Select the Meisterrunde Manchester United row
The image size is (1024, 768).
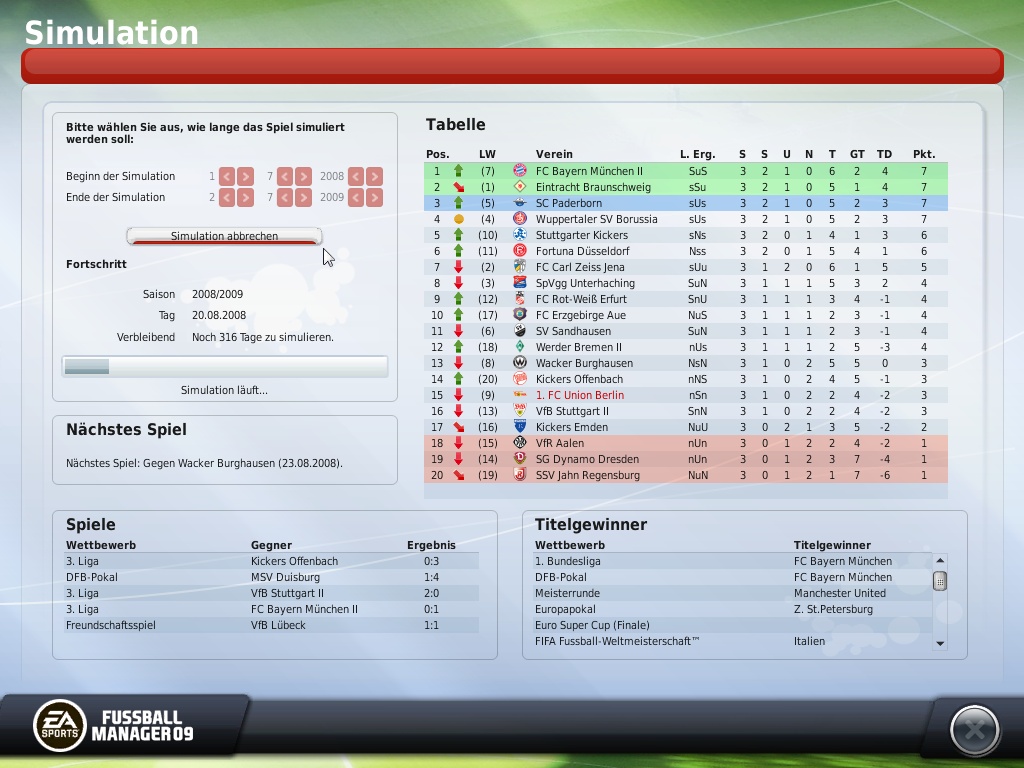(730, 593)
